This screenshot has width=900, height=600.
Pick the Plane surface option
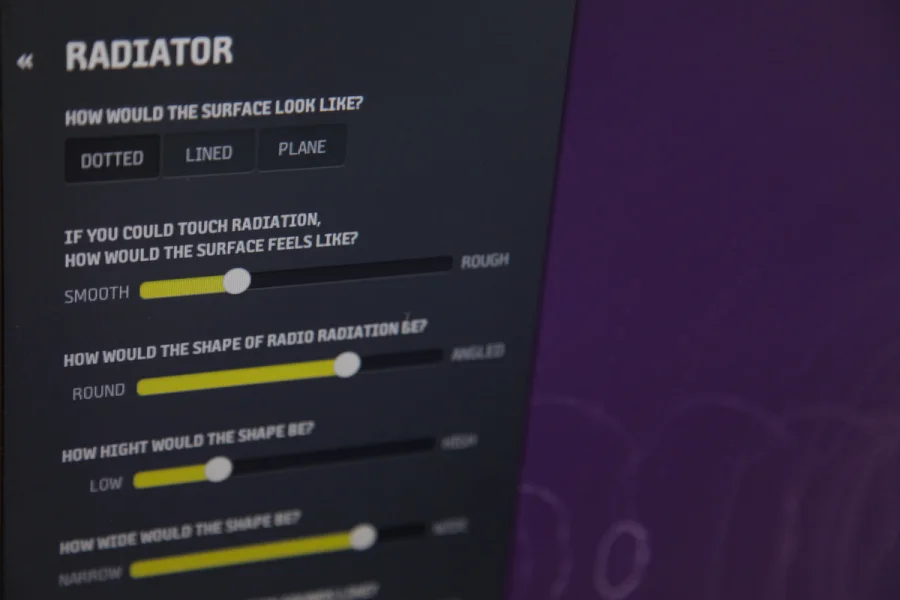tap(302, 148)
